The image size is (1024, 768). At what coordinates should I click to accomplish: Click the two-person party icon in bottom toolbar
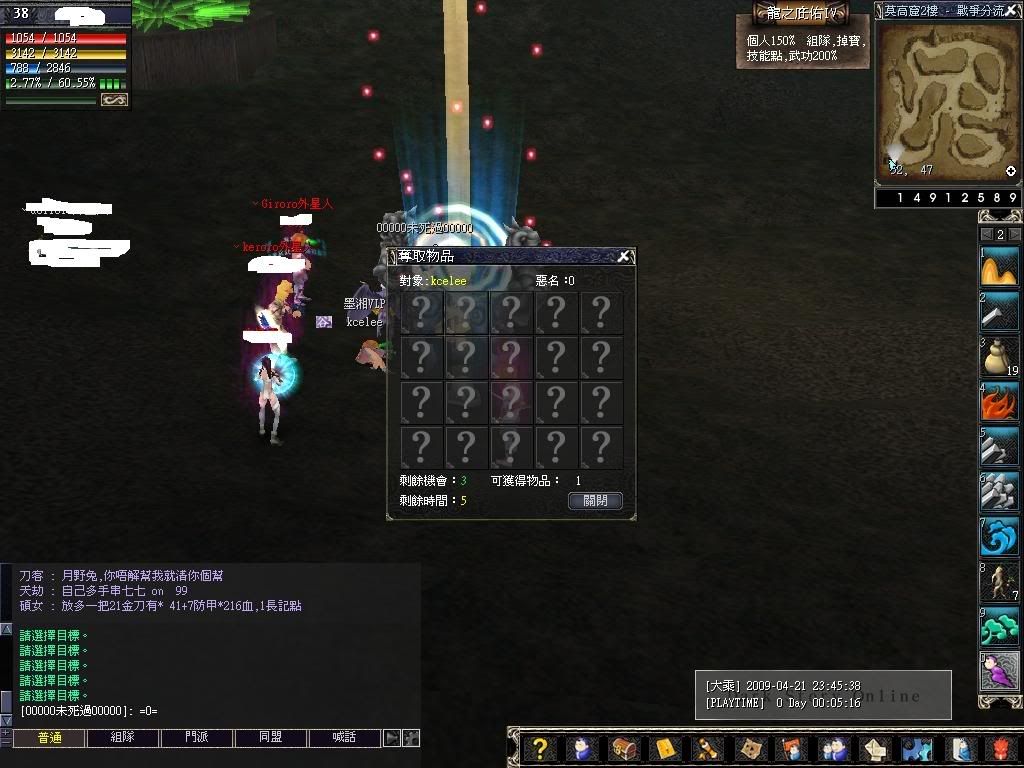pos(833,749)
